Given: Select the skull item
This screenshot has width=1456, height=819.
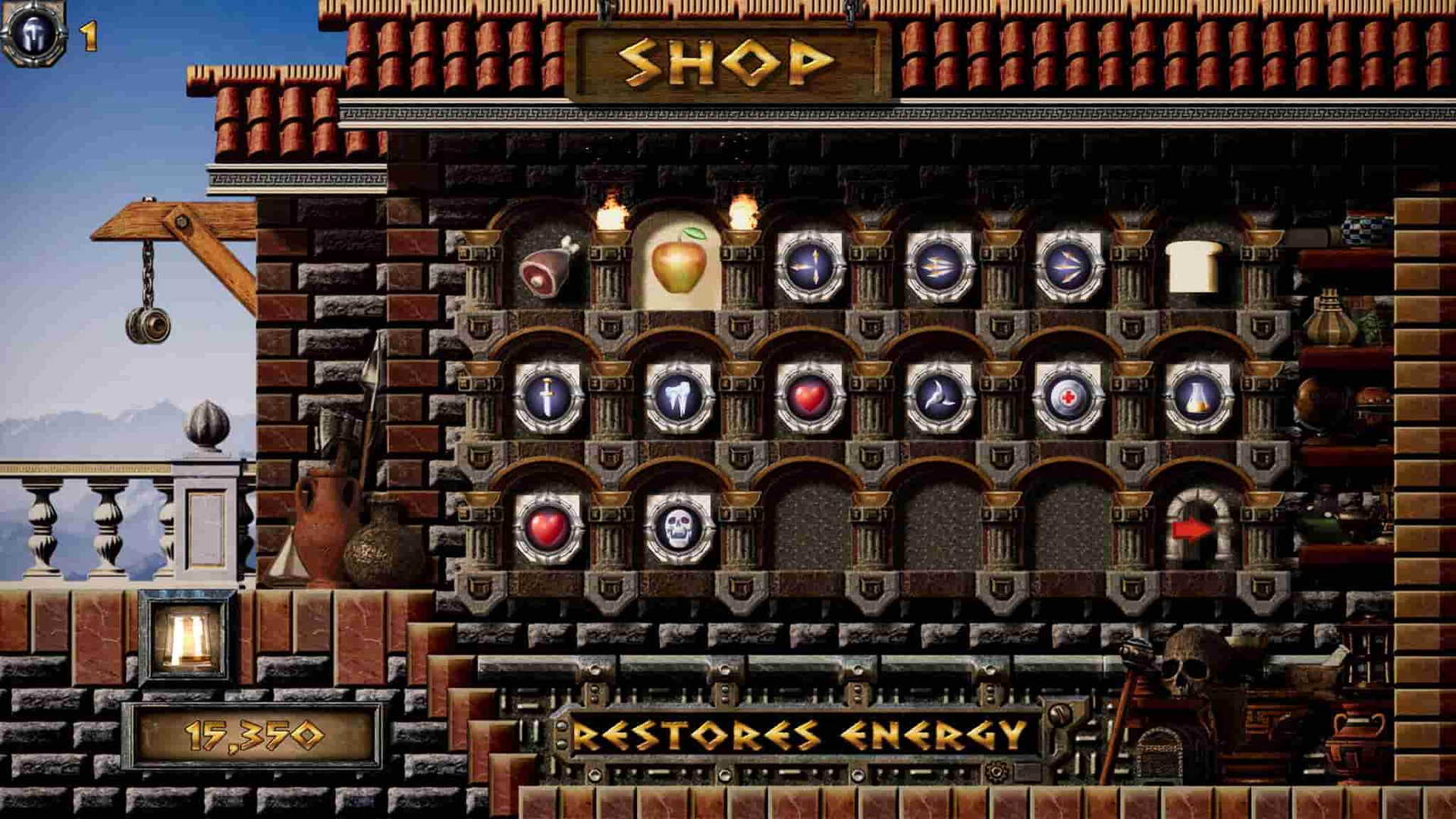Looking at the screenshot, I should pos(679,529).
